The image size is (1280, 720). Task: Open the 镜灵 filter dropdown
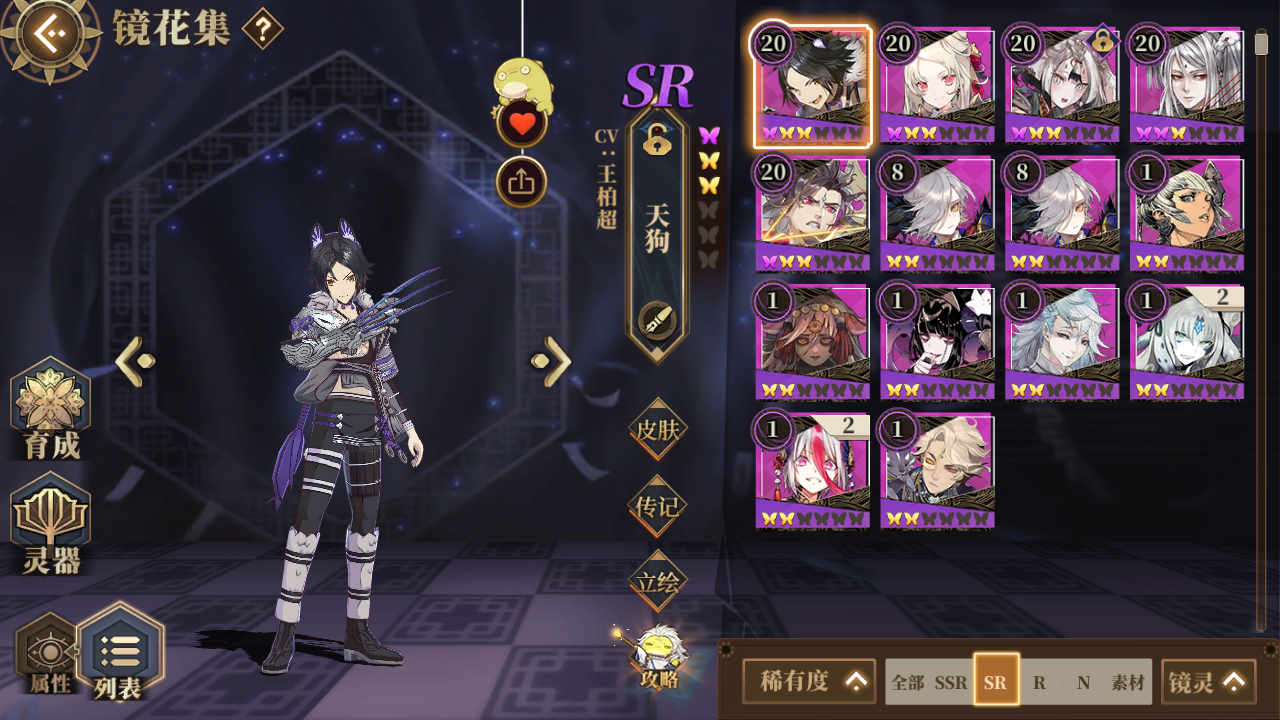click(1208, 682)
